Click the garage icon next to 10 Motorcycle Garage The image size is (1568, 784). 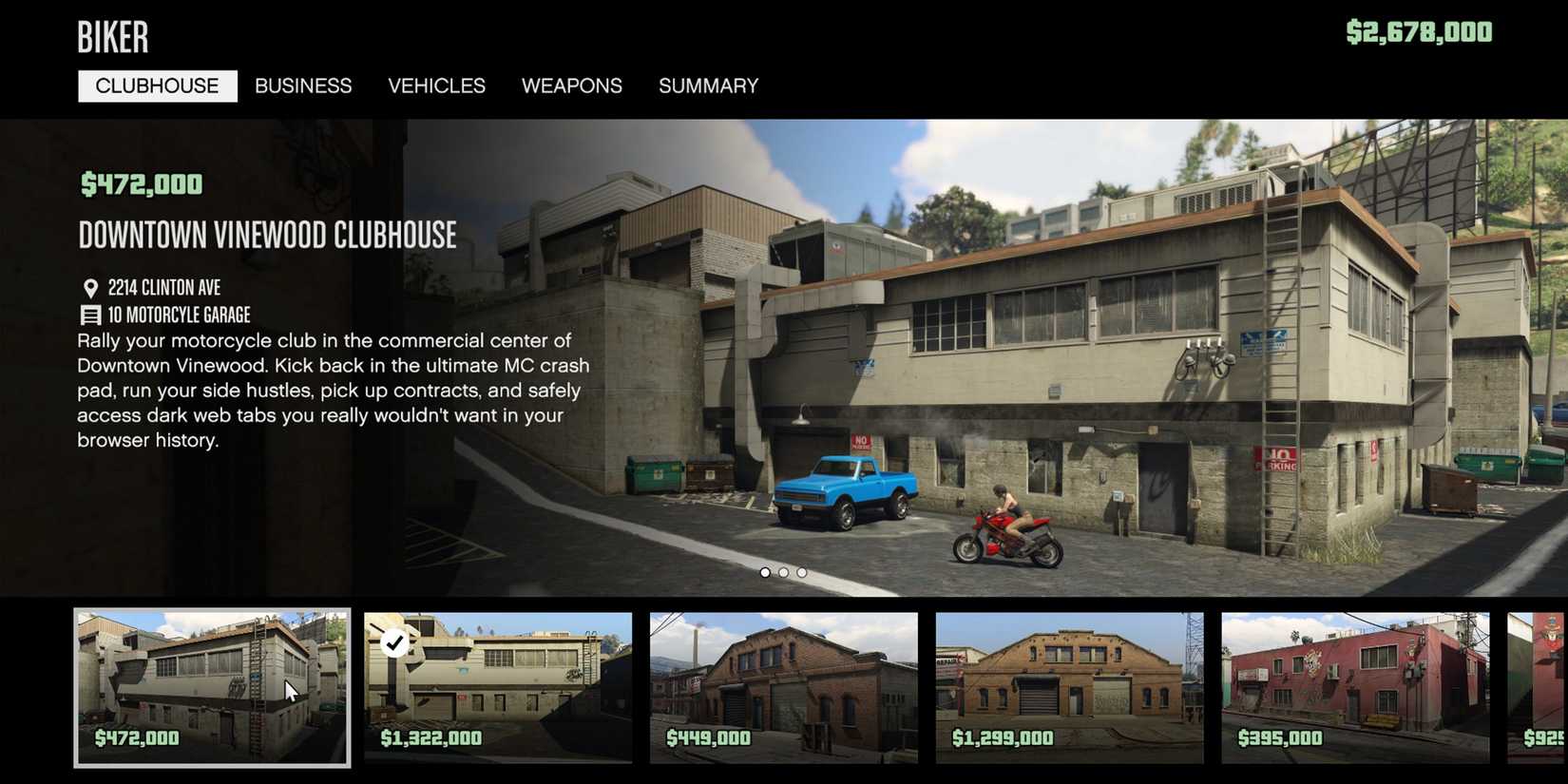click(x=90, y=314)
